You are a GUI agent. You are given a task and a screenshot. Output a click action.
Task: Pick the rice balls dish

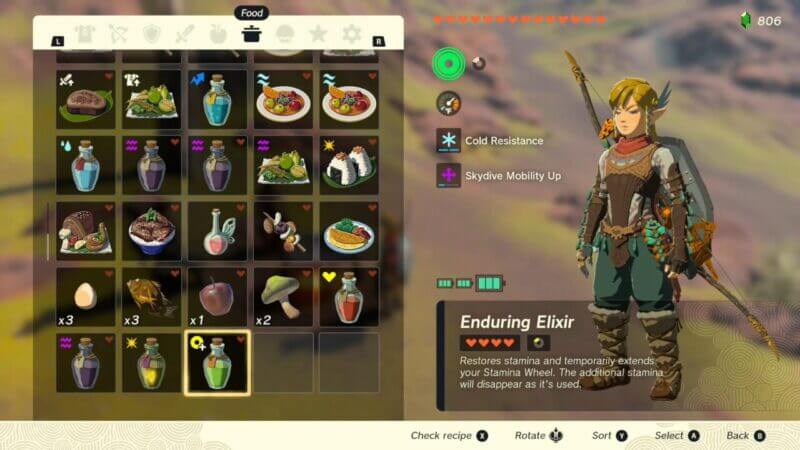[348, 164]
